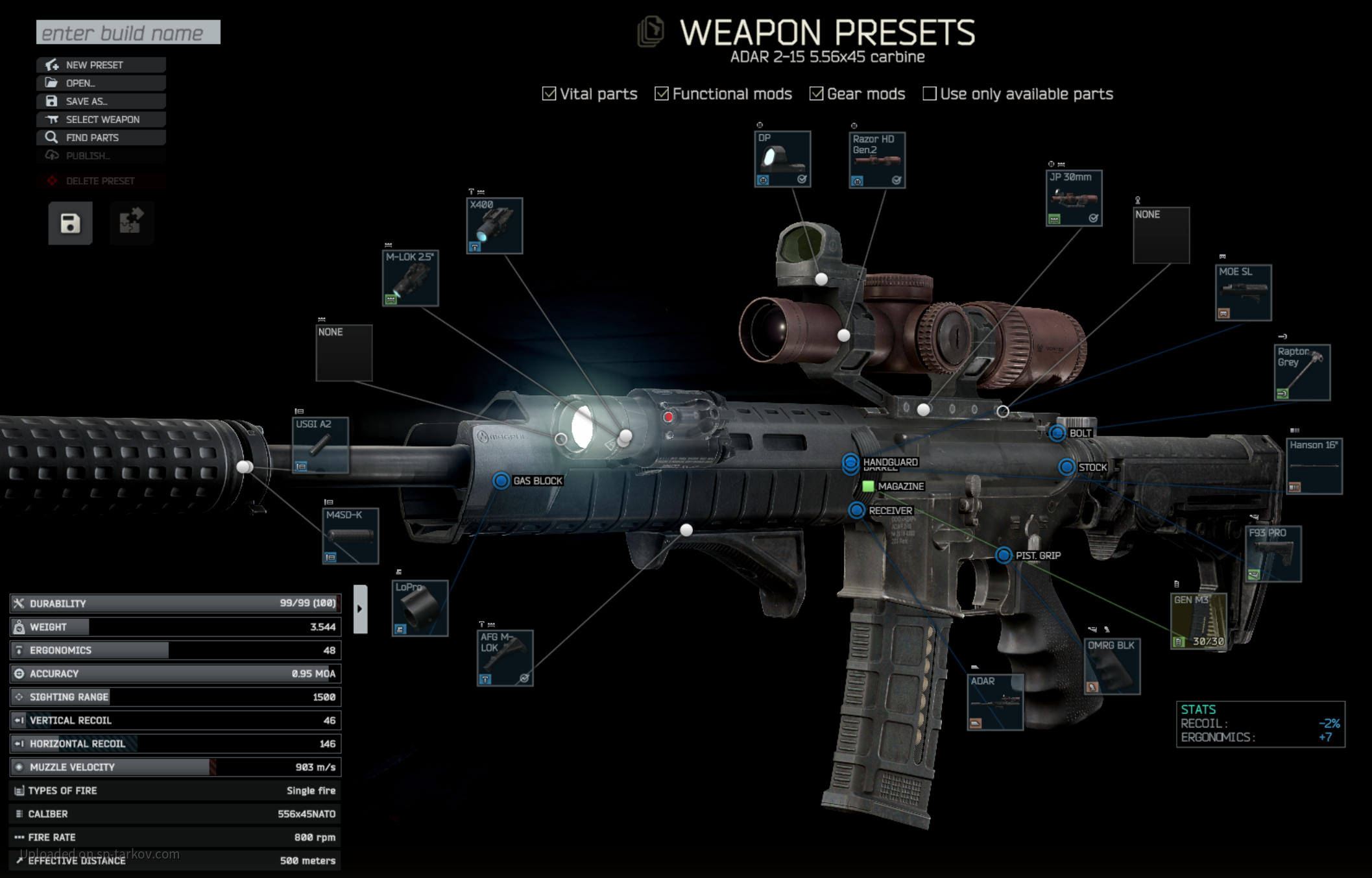Viewport: 1372px width, 878px height.
Task: Select the X400 flashlight slot
Action: [494, 226]
